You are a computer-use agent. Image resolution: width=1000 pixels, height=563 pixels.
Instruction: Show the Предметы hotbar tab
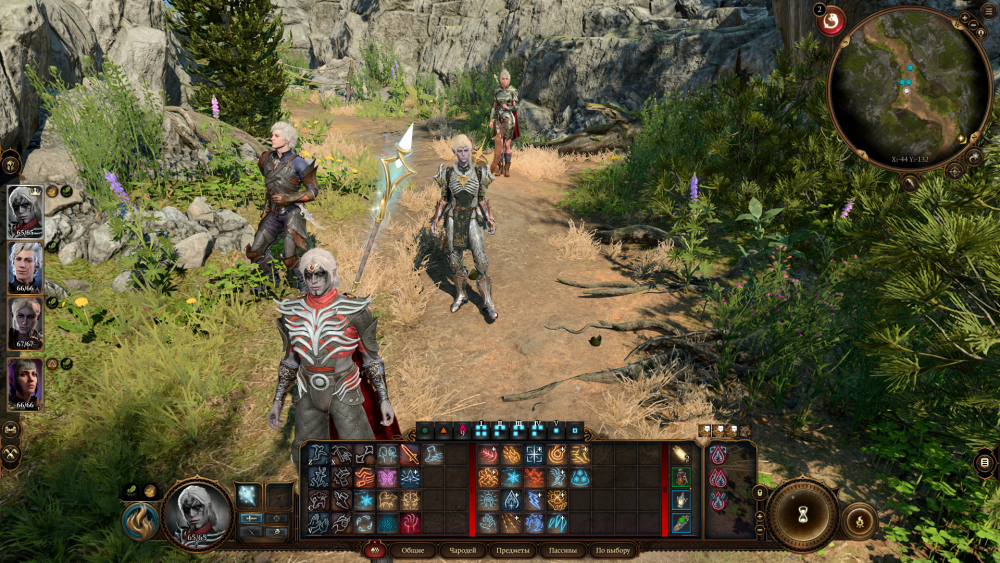[513, 551]
